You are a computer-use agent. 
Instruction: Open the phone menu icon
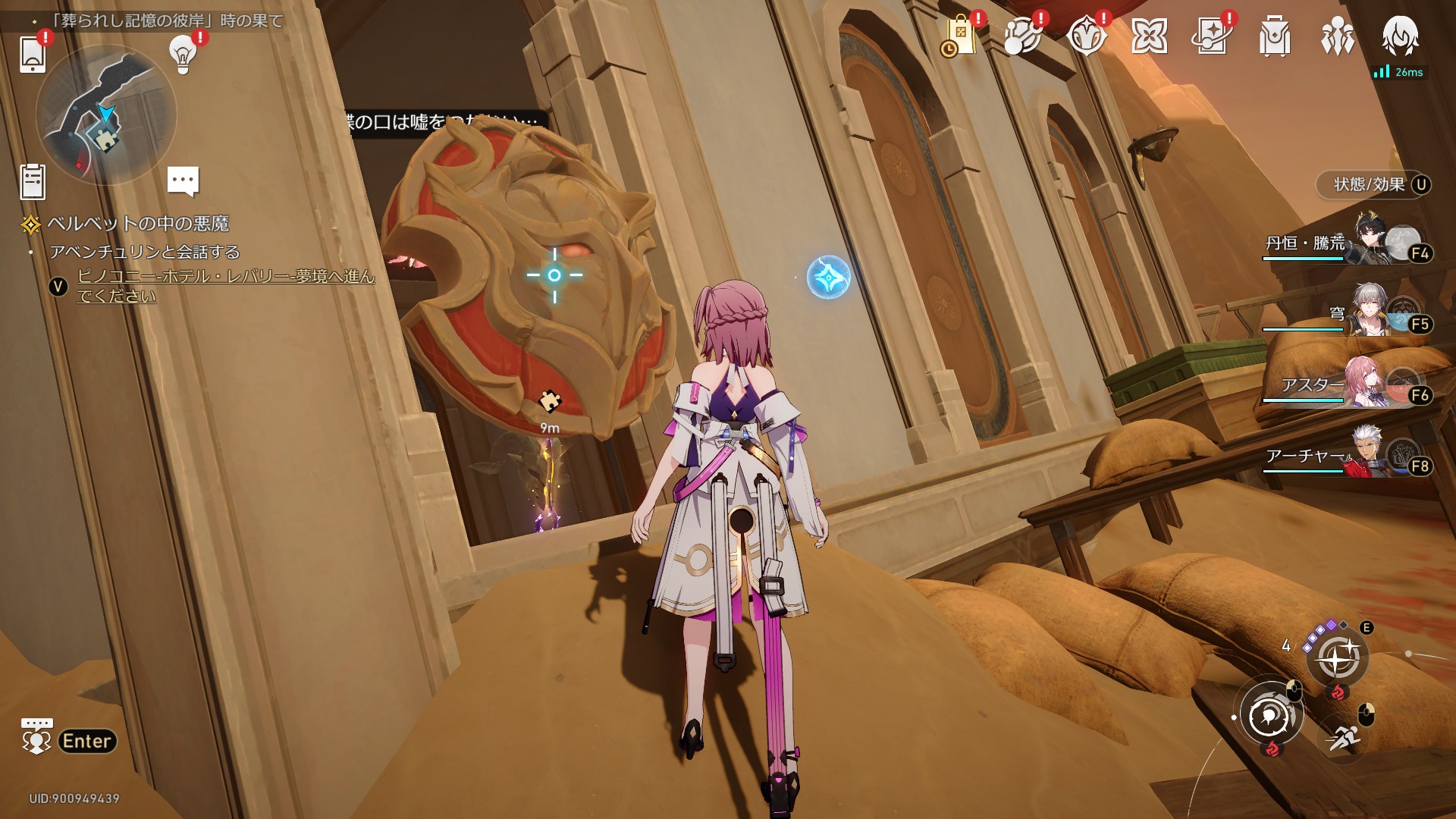pos(33,53)
